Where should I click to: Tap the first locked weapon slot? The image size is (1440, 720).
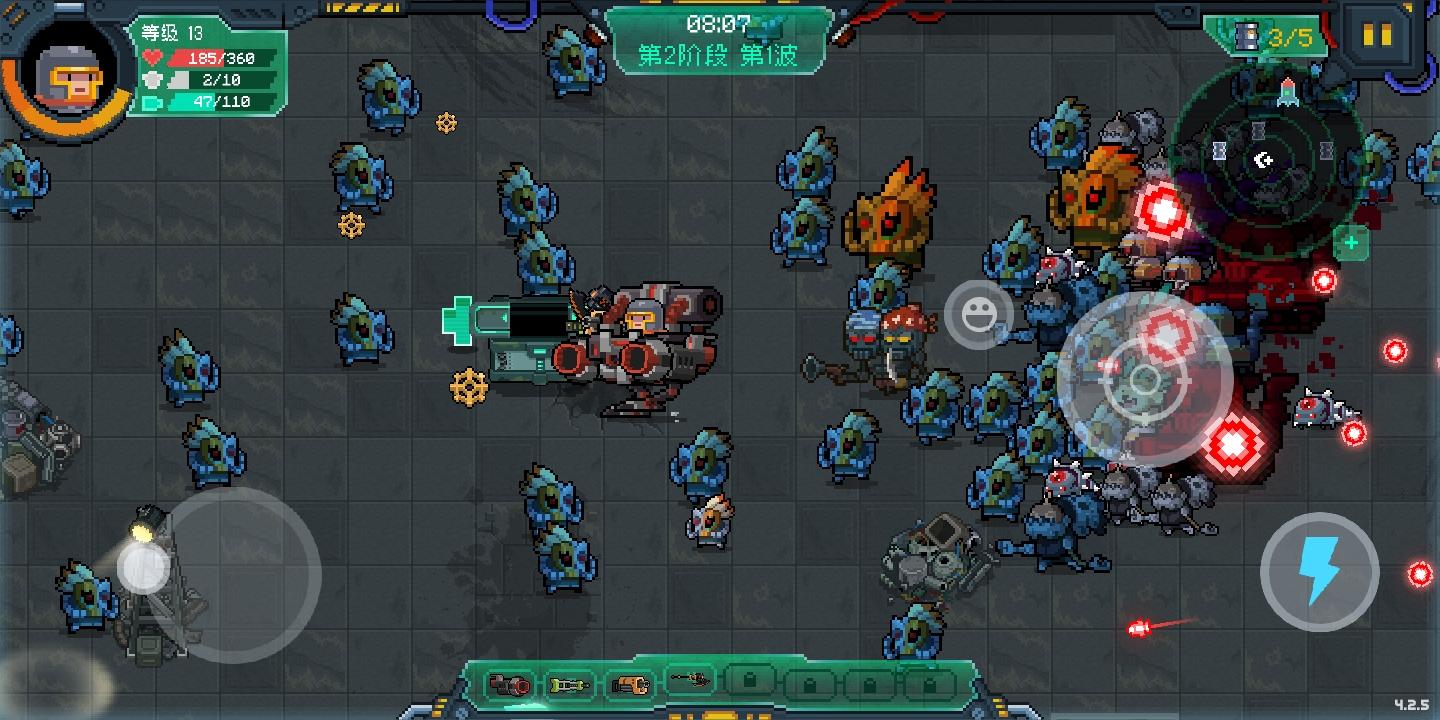[752, 681]
